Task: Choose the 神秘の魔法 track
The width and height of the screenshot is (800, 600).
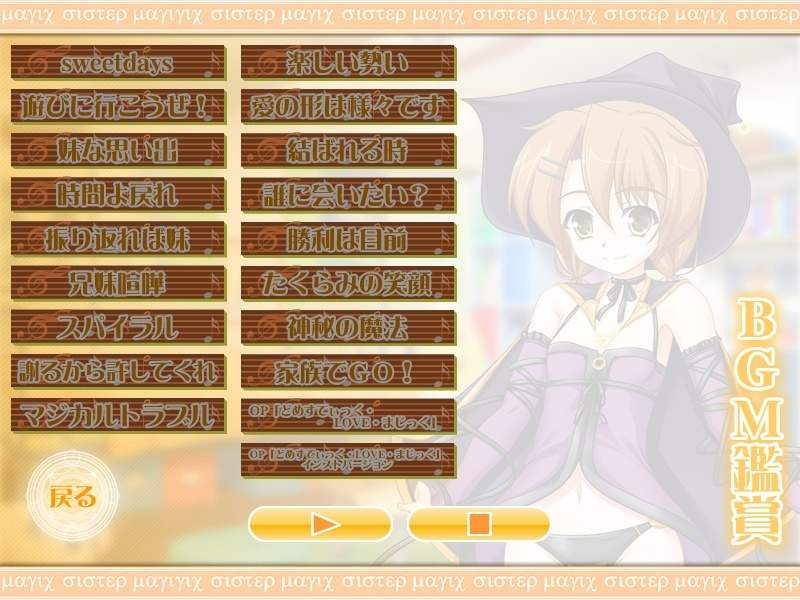Action: pos(348,326)
